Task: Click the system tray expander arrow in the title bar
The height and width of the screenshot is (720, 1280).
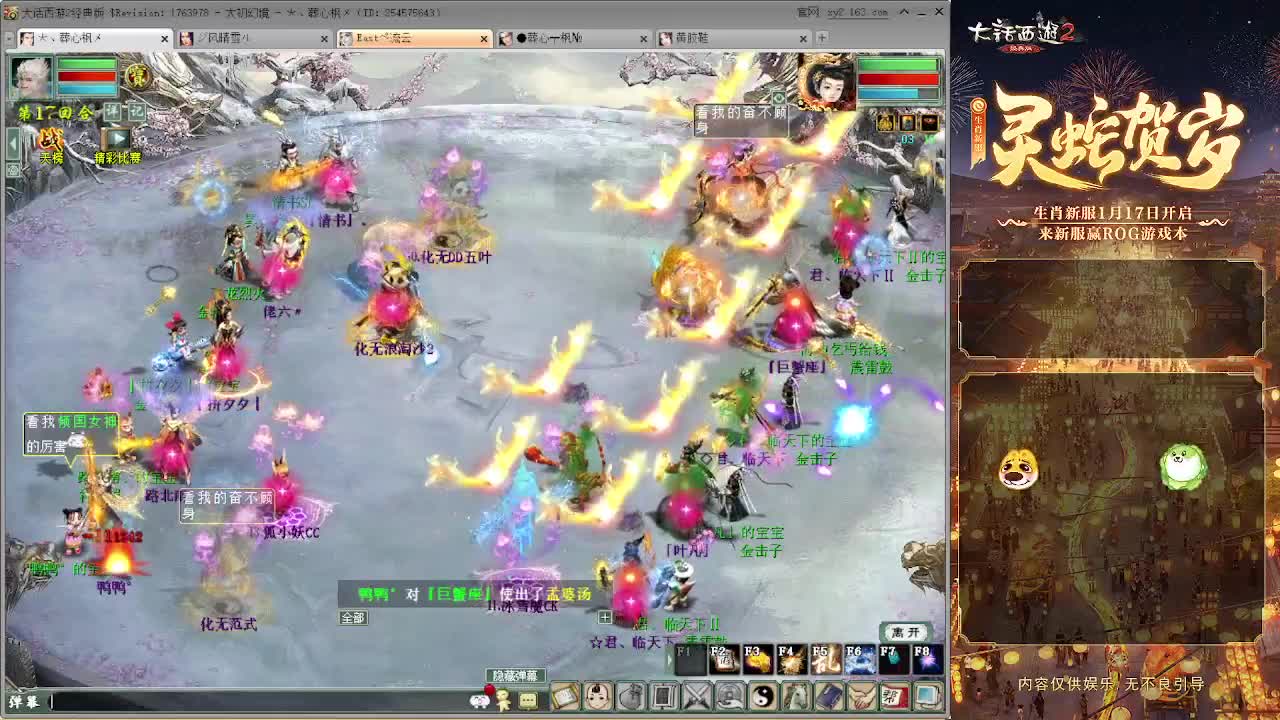Action: point(907,11)
